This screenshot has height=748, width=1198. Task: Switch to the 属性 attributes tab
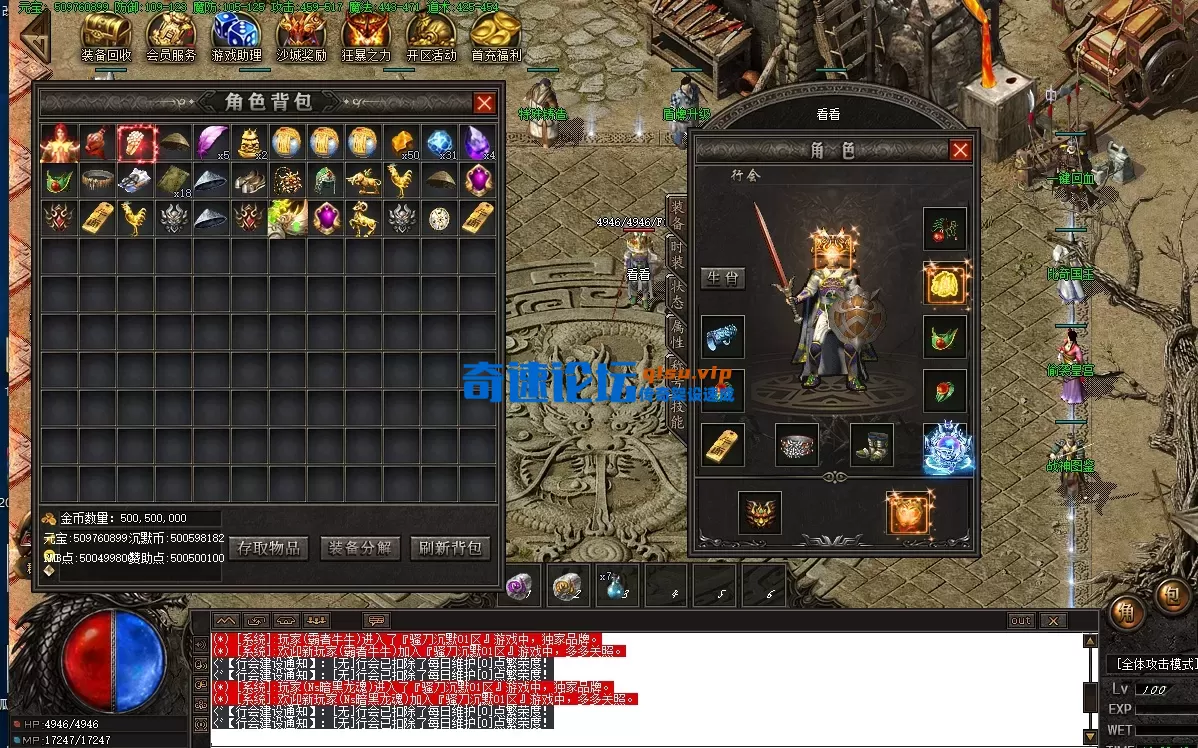coord(678,331)
